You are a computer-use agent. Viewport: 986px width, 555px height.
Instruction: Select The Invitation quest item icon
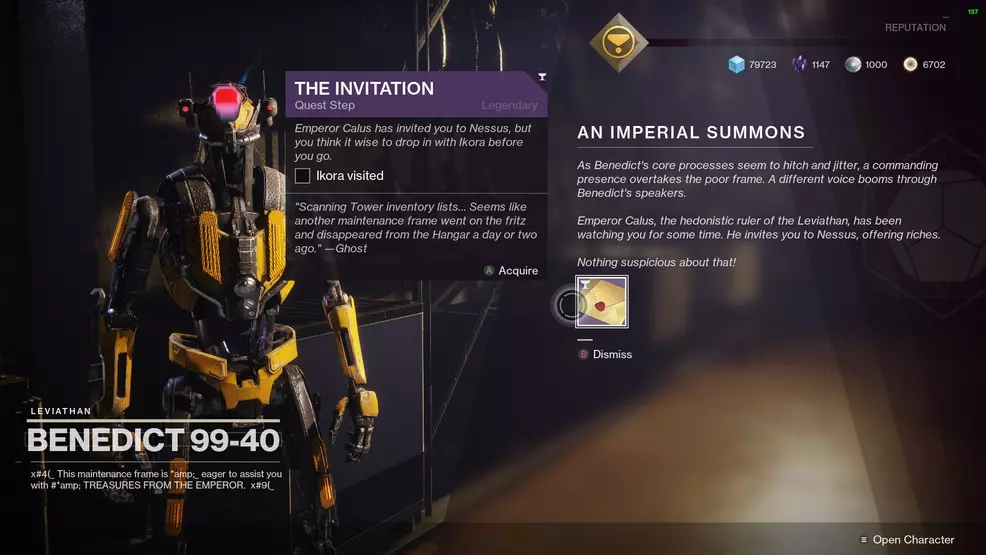pyautogui.click(x=602, y=302)
